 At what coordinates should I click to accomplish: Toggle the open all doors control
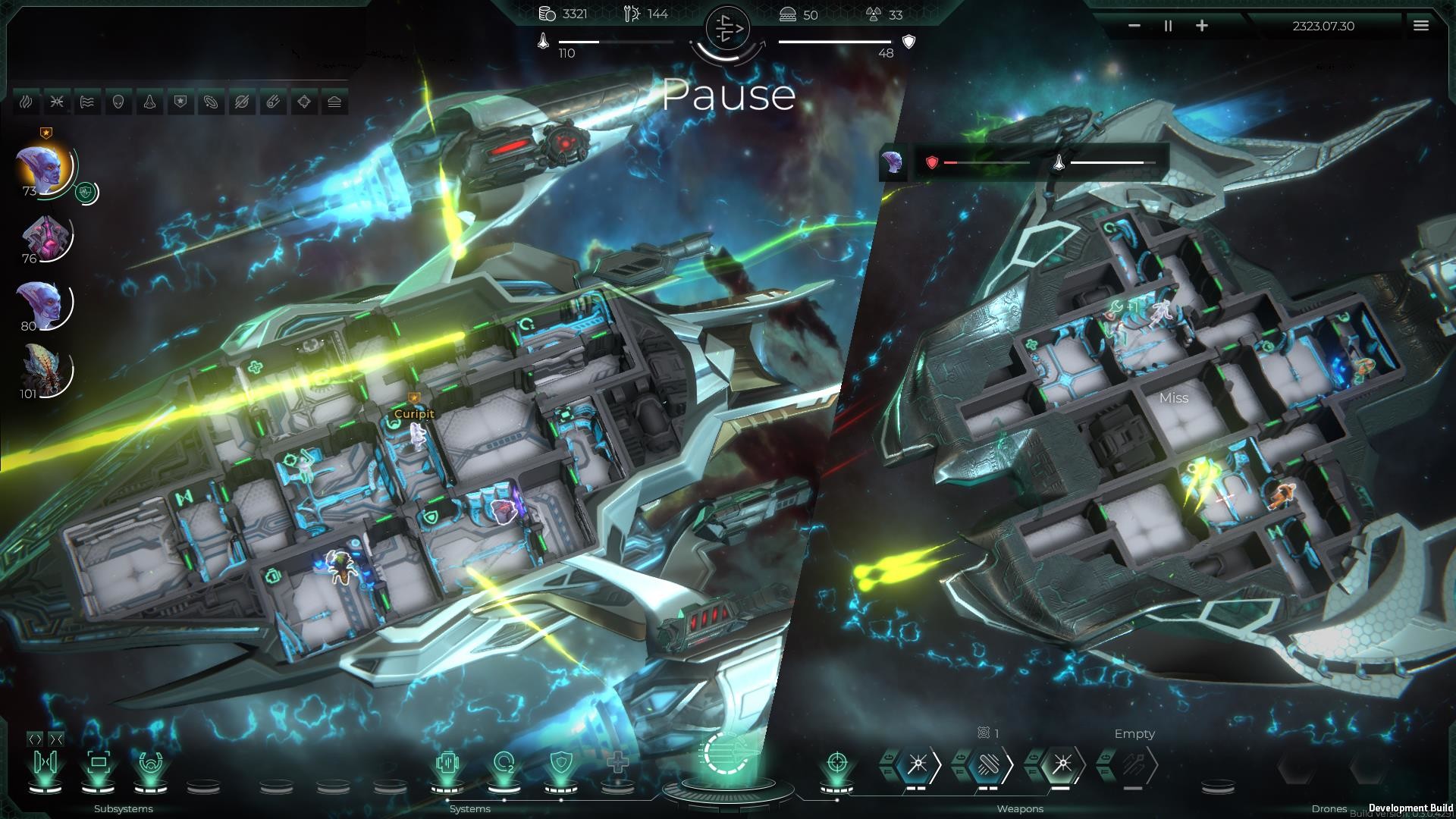(x=34, y=738)
